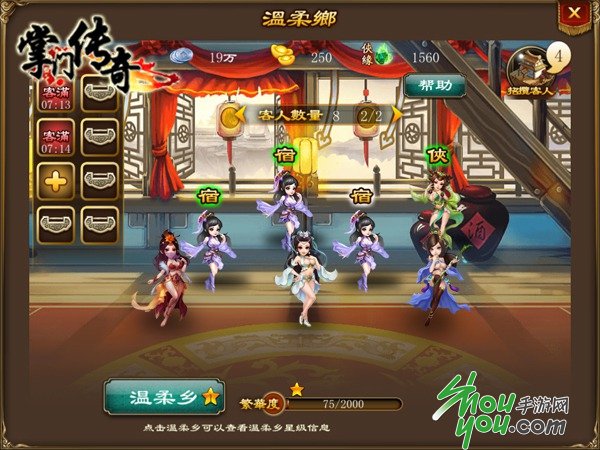Select the 客满 07:14 room slot

click(x=57, y=137)
